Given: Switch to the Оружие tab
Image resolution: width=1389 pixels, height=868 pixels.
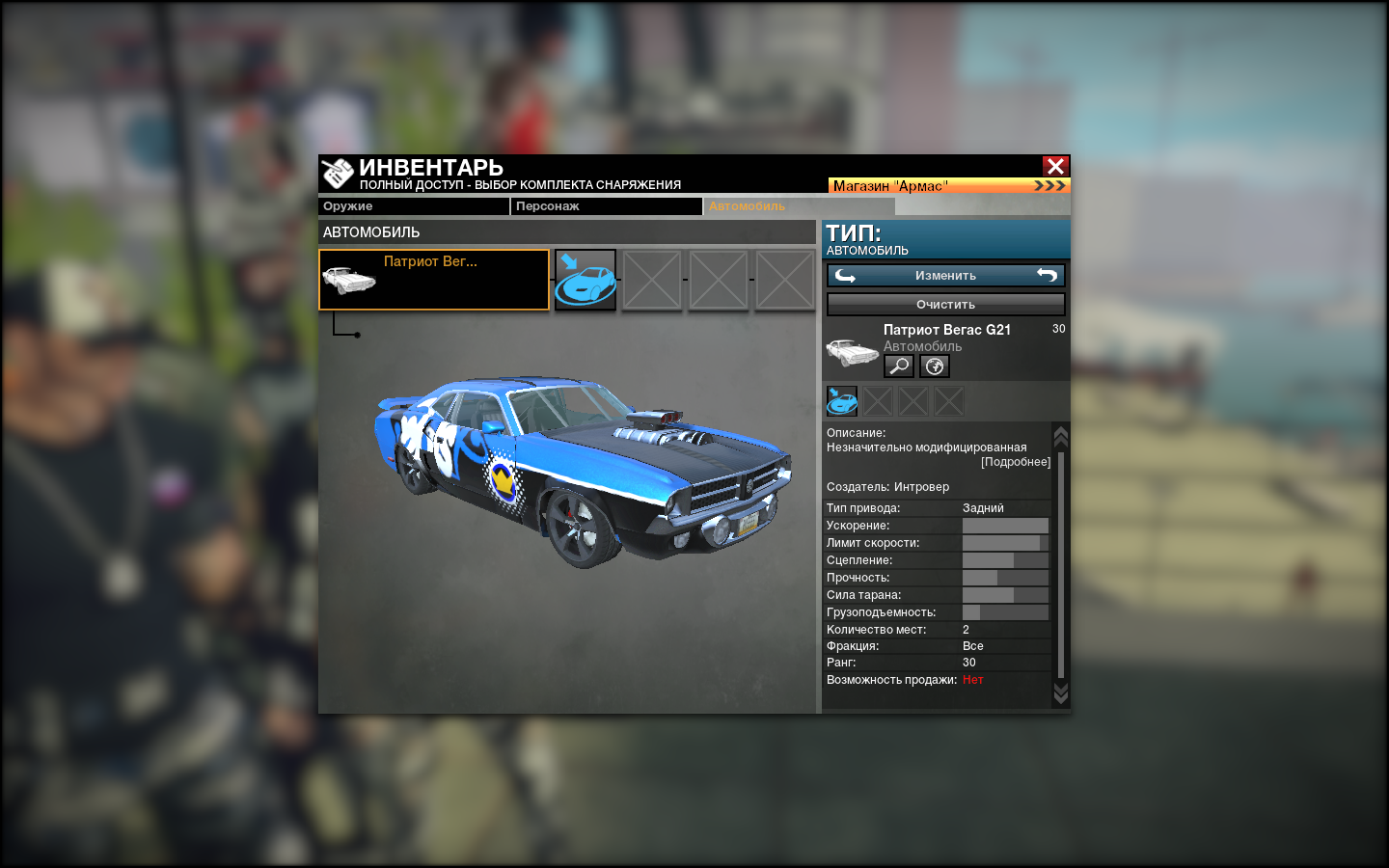Looking at the screenshot, I should [x=413, y=206].
